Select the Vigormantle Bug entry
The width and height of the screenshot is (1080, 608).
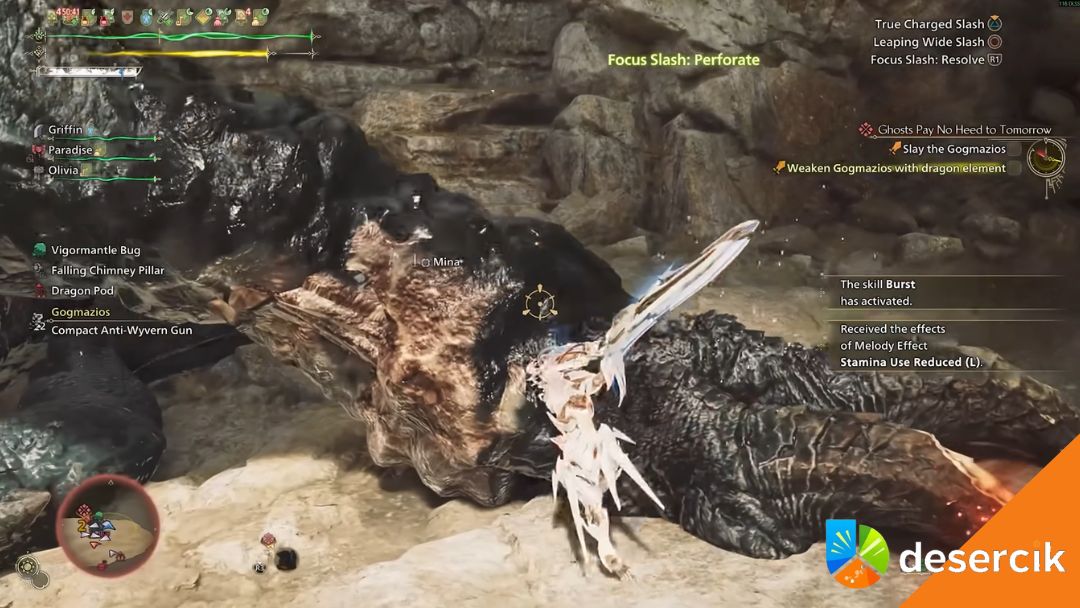(95, 250)
